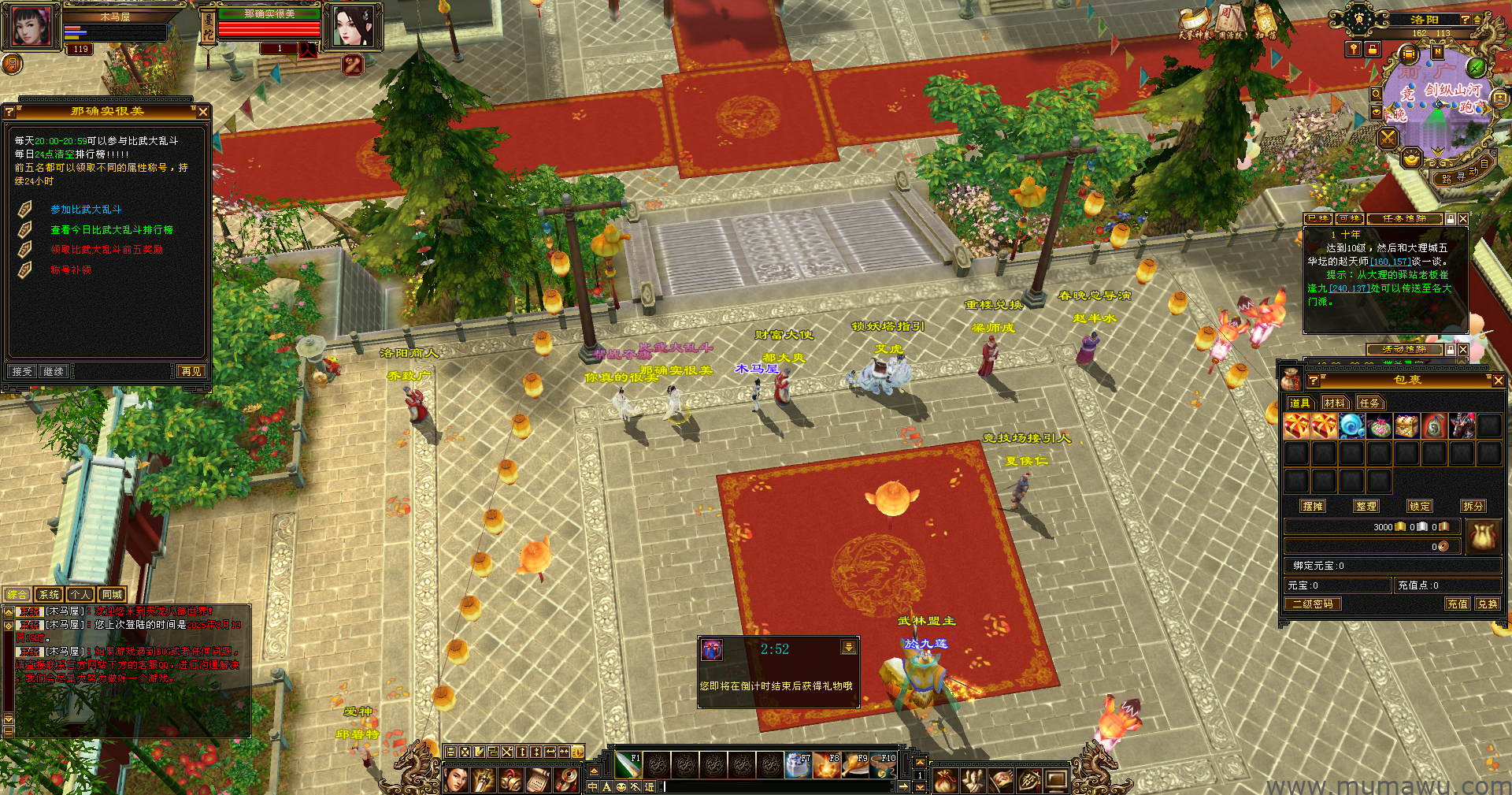Claim the top-five brawl reward option
The image size is (1512, 795).
click(106, 250)
